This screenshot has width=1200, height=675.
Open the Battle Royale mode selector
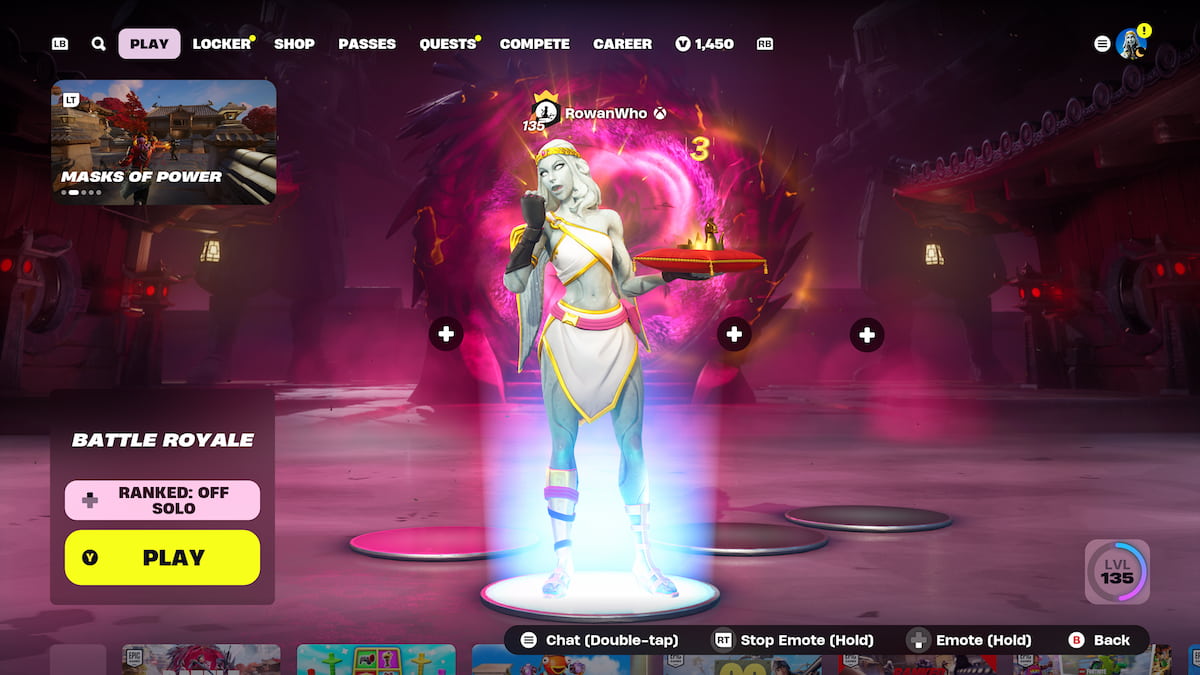tap(162, 440)
